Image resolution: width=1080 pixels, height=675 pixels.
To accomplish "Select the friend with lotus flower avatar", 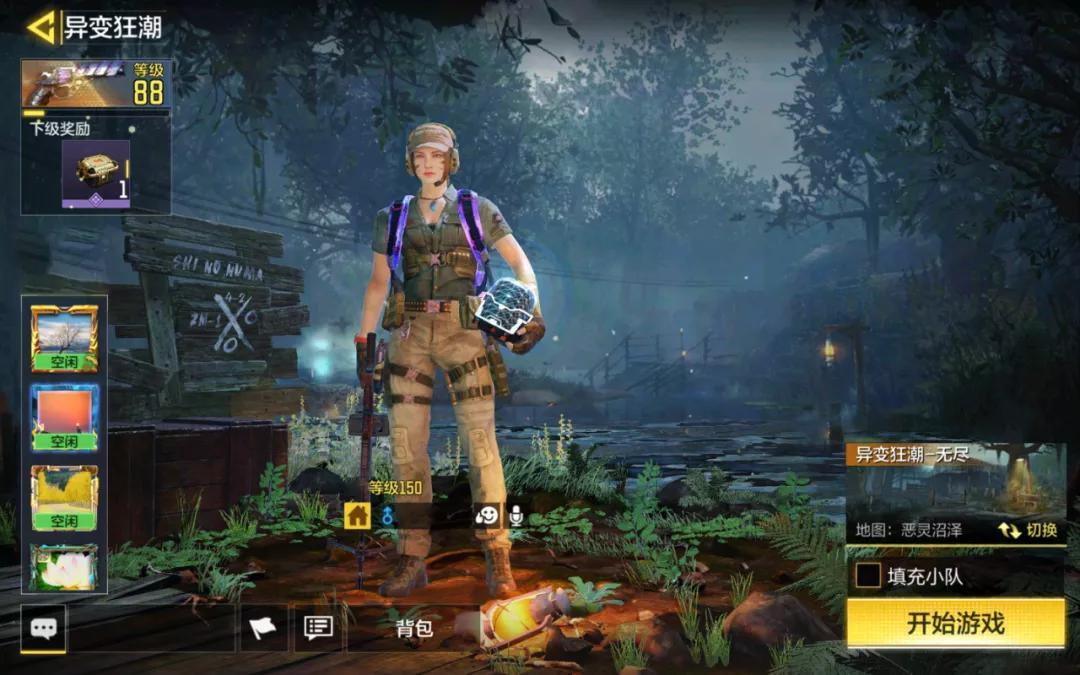I will tap(65, 567).
